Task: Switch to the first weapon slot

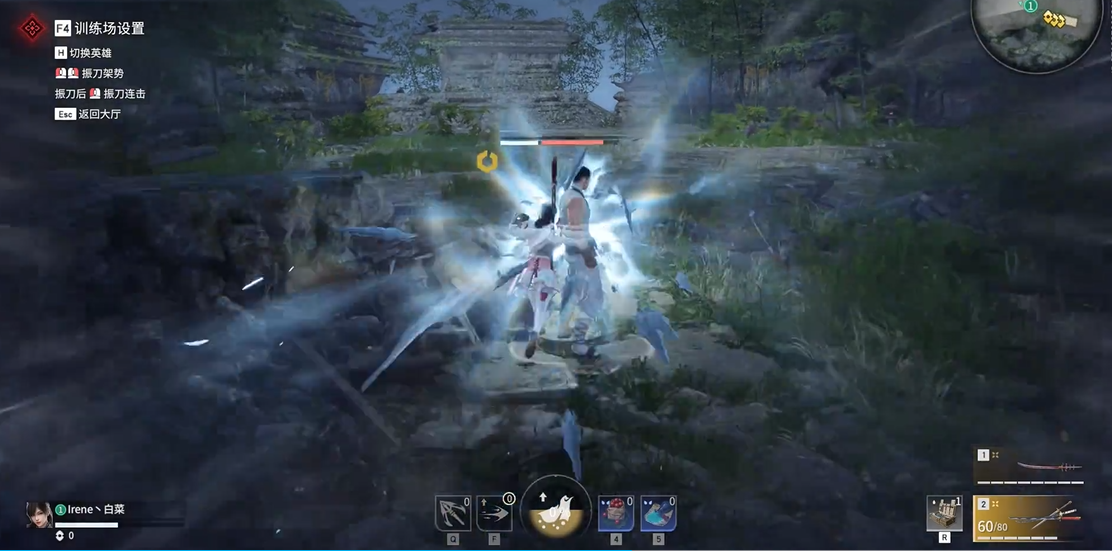Action: point(1030,466)
